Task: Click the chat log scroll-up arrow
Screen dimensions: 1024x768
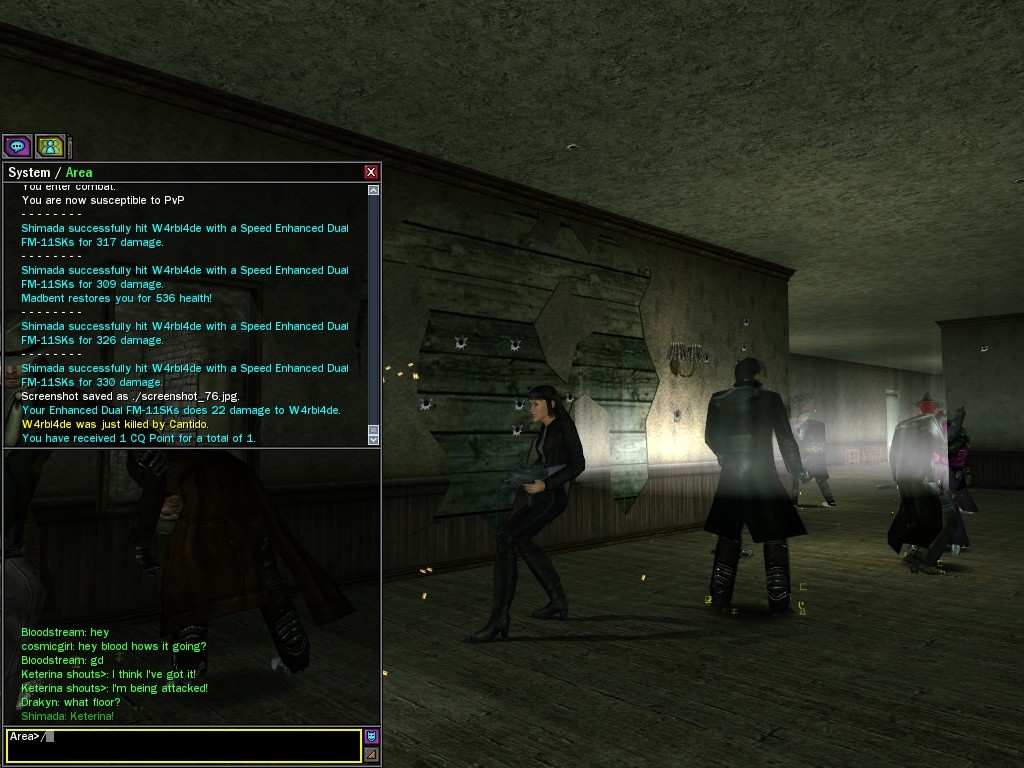Action: click(x=373, y=190)
